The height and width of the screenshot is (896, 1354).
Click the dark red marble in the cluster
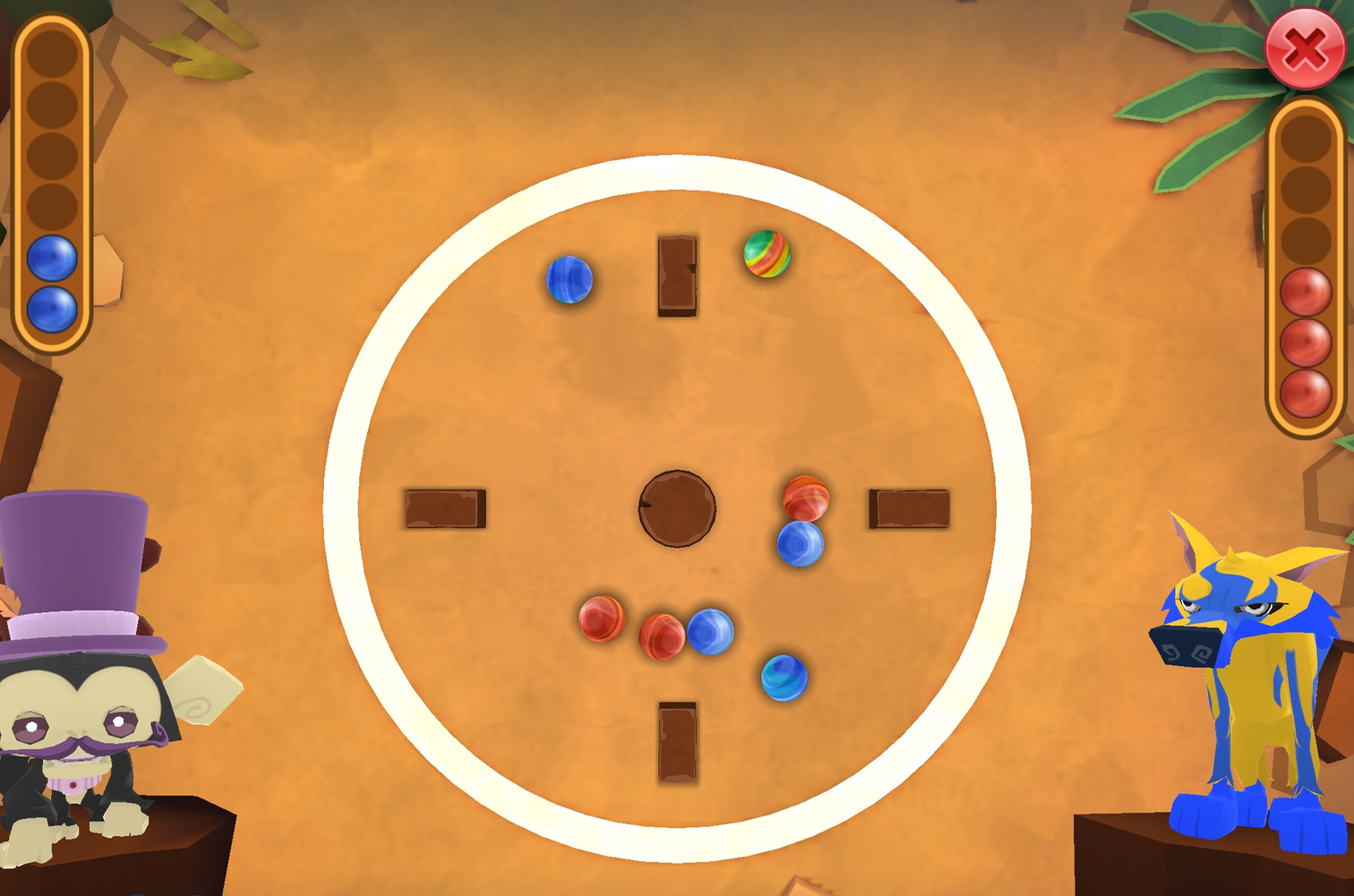click(661, 637)
